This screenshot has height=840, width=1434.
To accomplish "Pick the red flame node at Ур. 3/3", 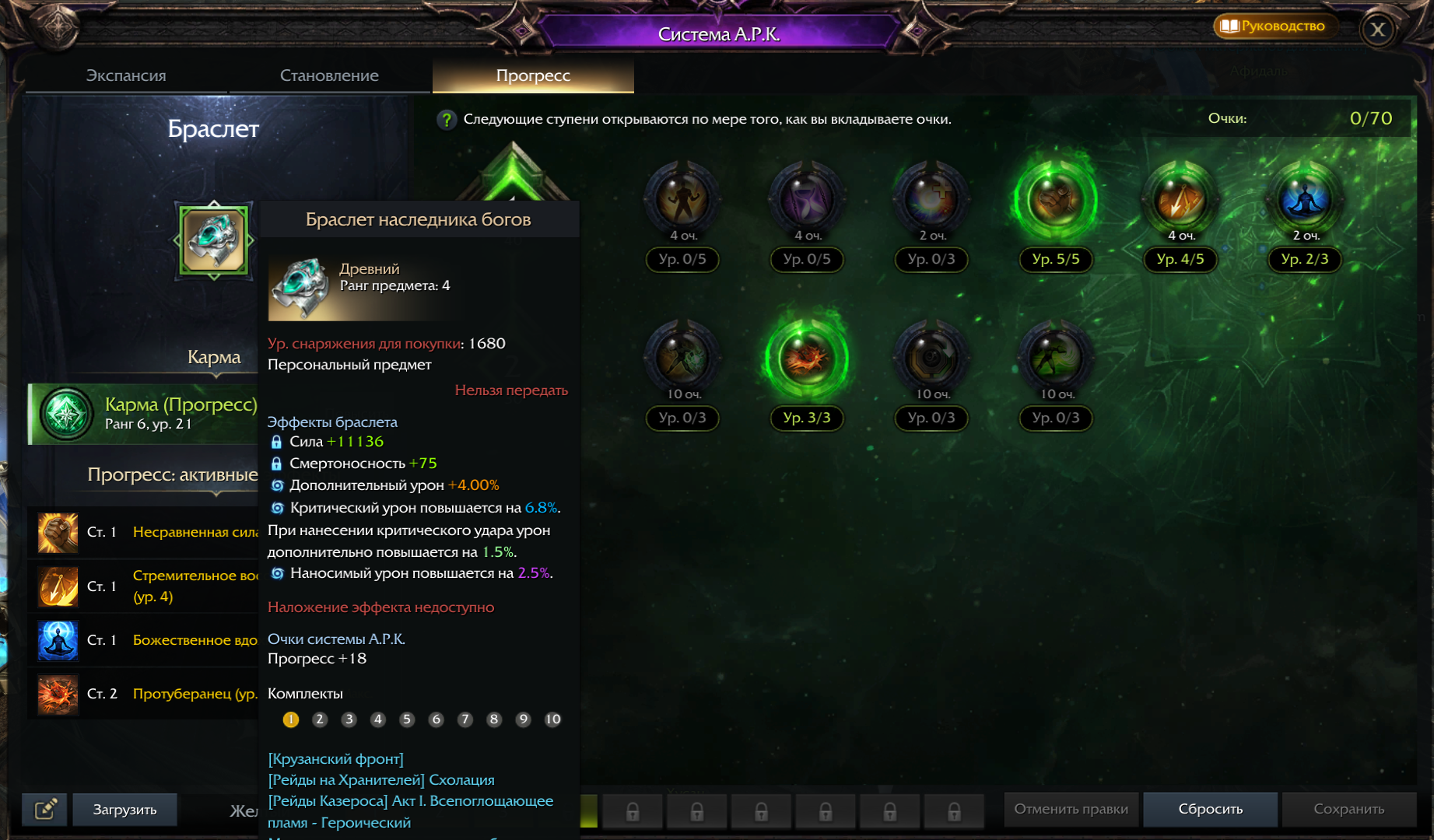I will (807, 359).
